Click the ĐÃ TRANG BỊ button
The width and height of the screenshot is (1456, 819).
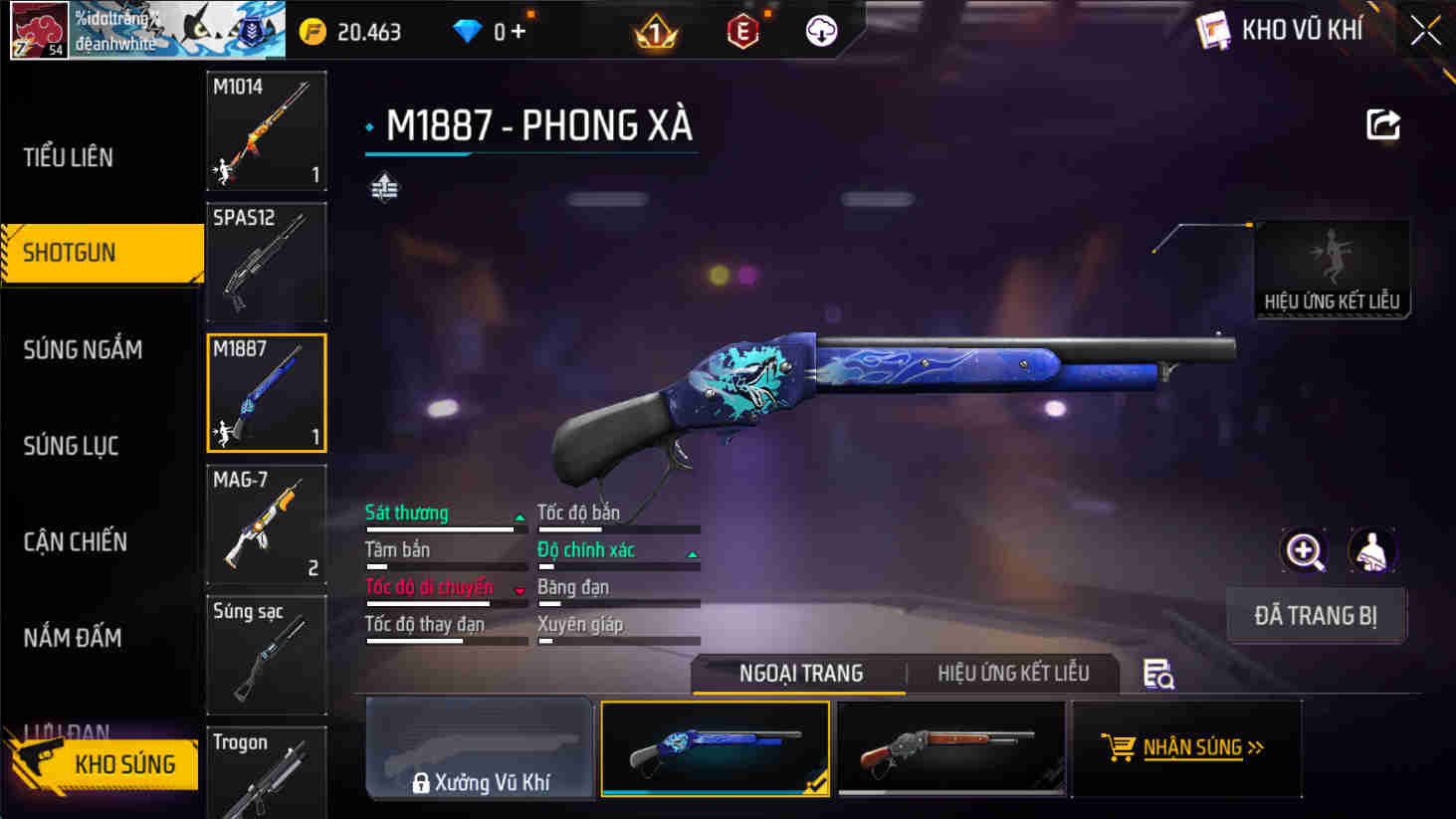[1316, 615]
